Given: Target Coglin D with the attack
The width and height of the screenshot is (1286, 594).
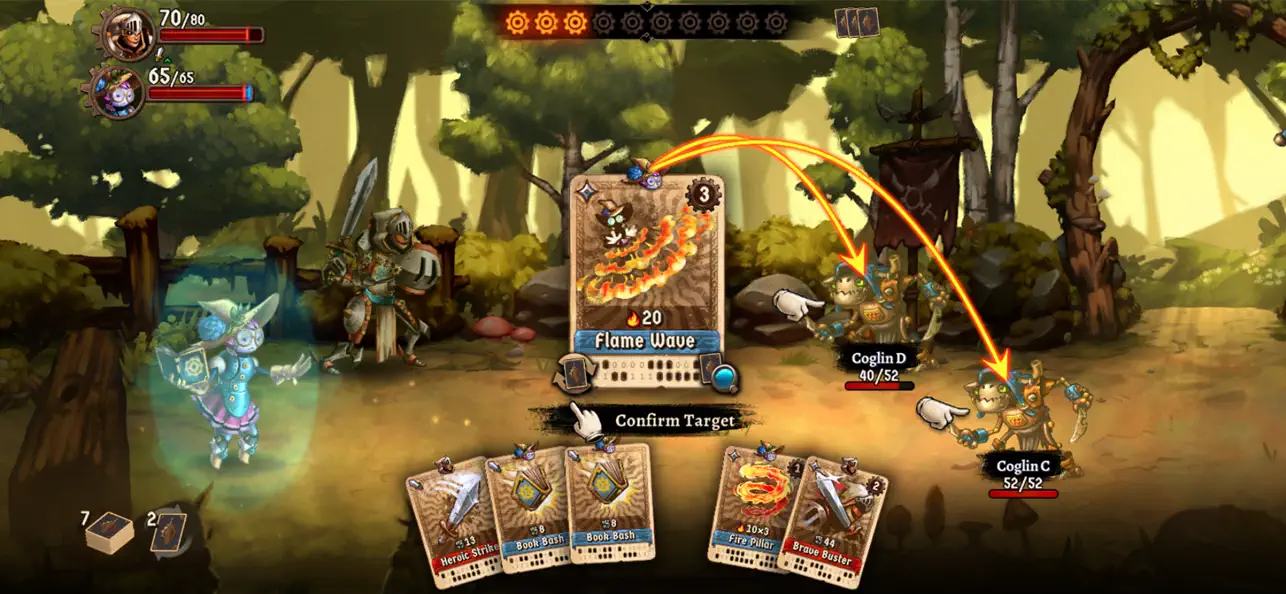Looking at the screenshot, I should [876, 310].
